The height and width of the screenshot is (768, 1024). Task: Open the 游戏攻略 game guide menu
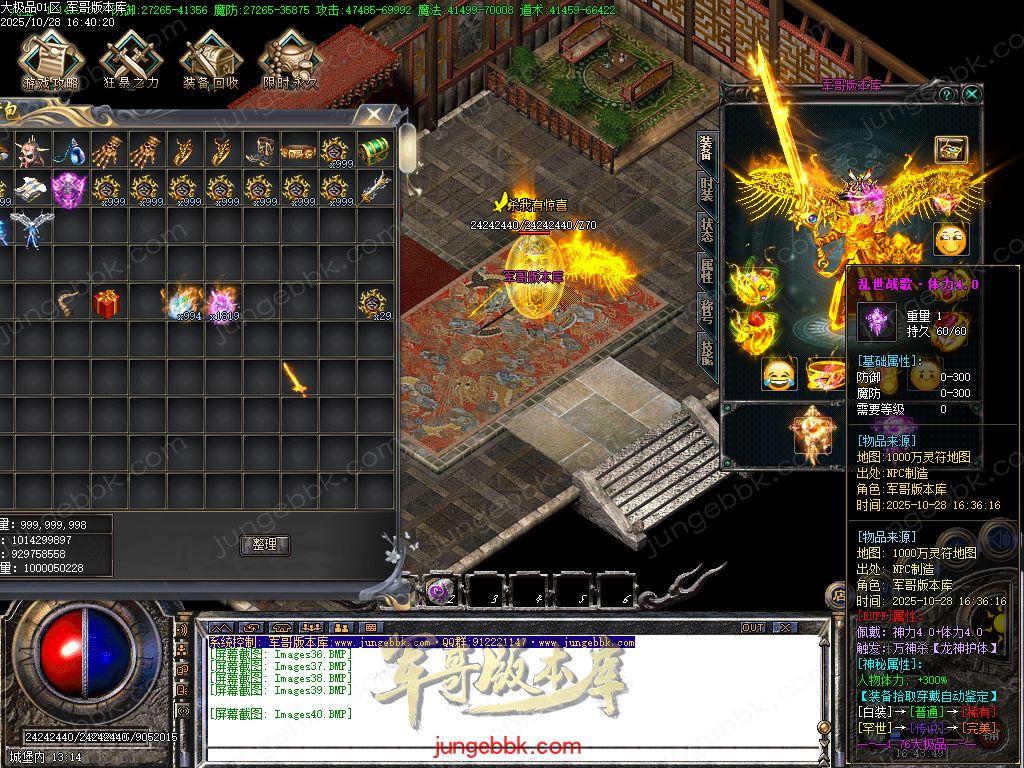(x=49, y=61)
